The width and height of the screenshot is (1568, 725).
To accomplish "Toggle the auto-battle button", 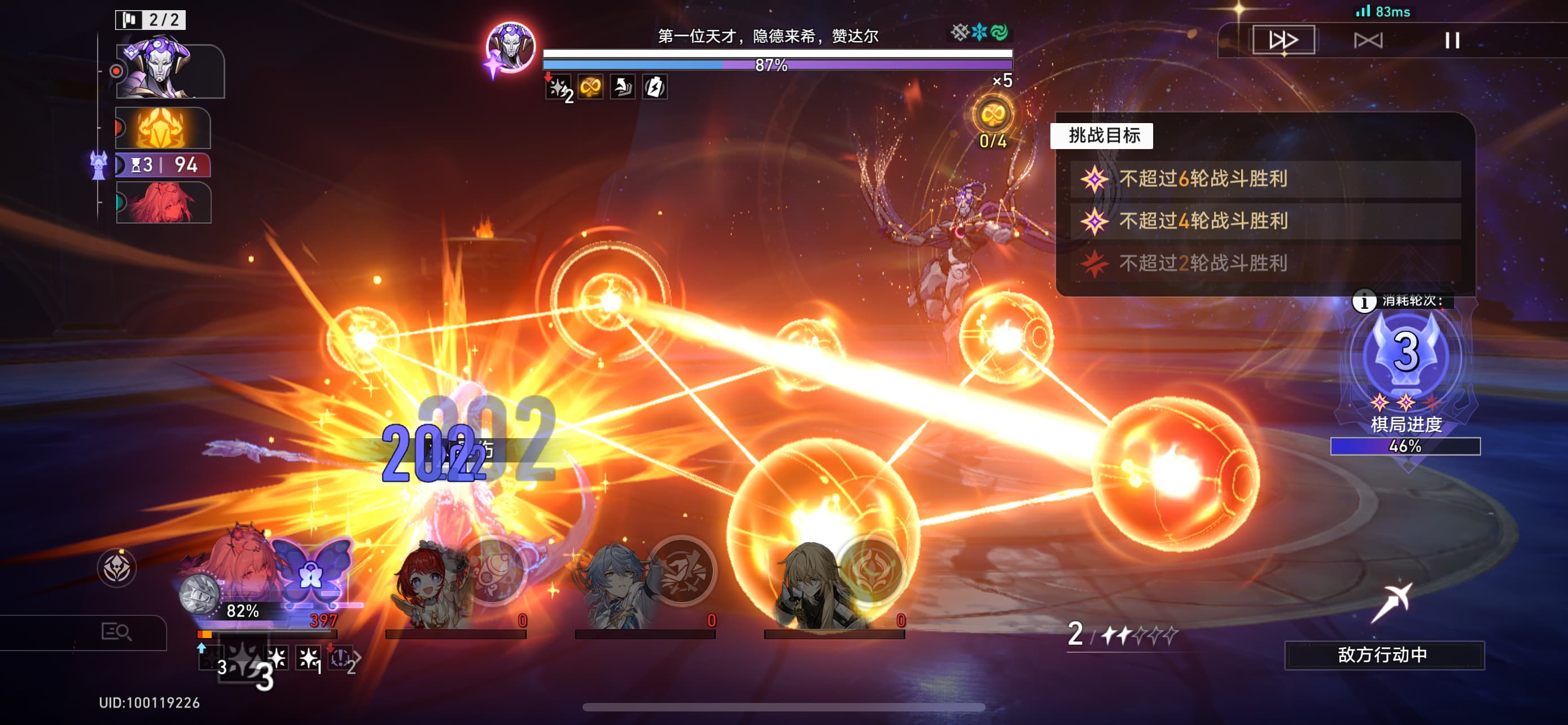I will click(1368, 40).
